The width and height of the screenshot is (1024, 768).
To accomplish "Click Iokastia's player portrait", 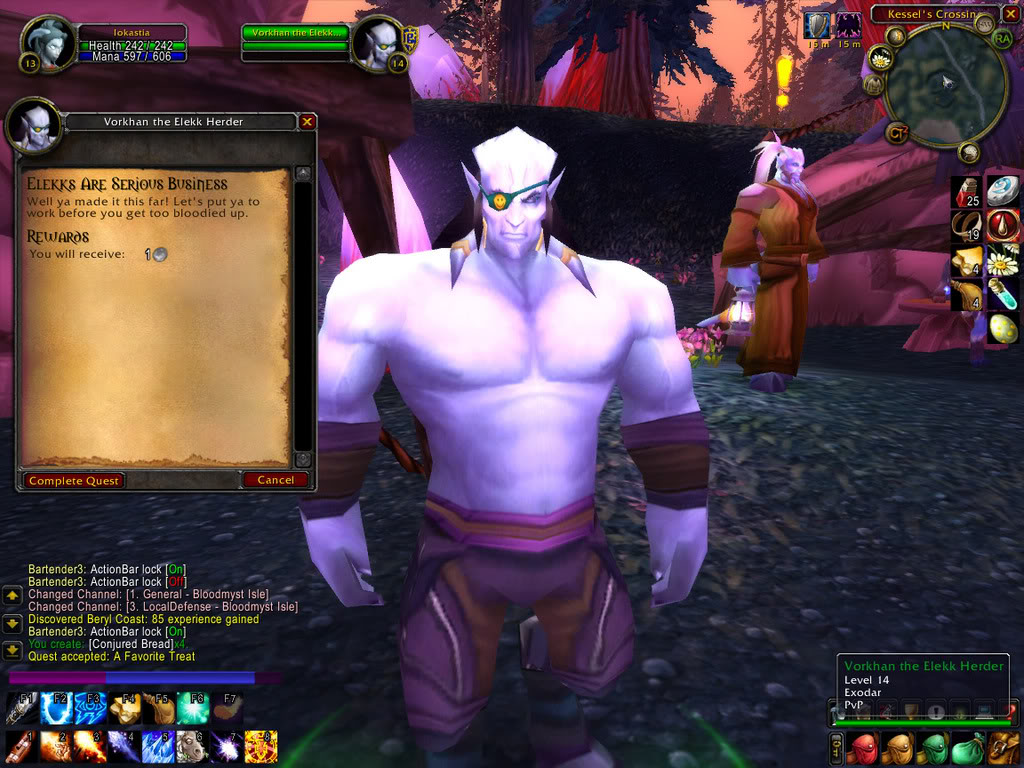I will coord(48,44).
